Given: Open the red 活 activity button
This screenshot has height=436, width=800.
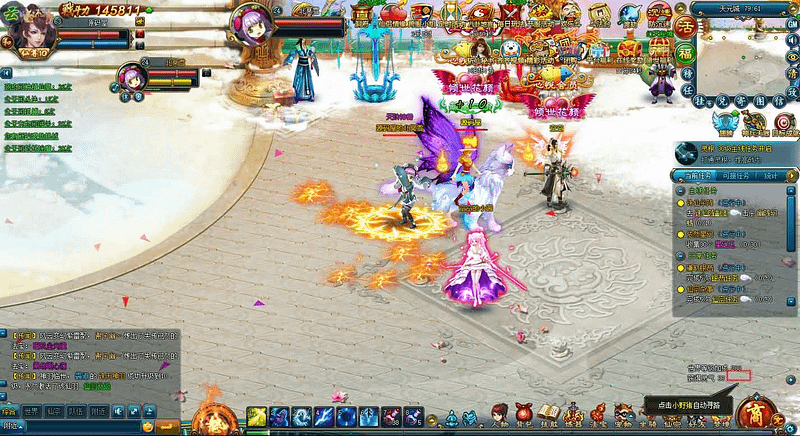Looking at the screenshot, I should [x=687, y=26].
